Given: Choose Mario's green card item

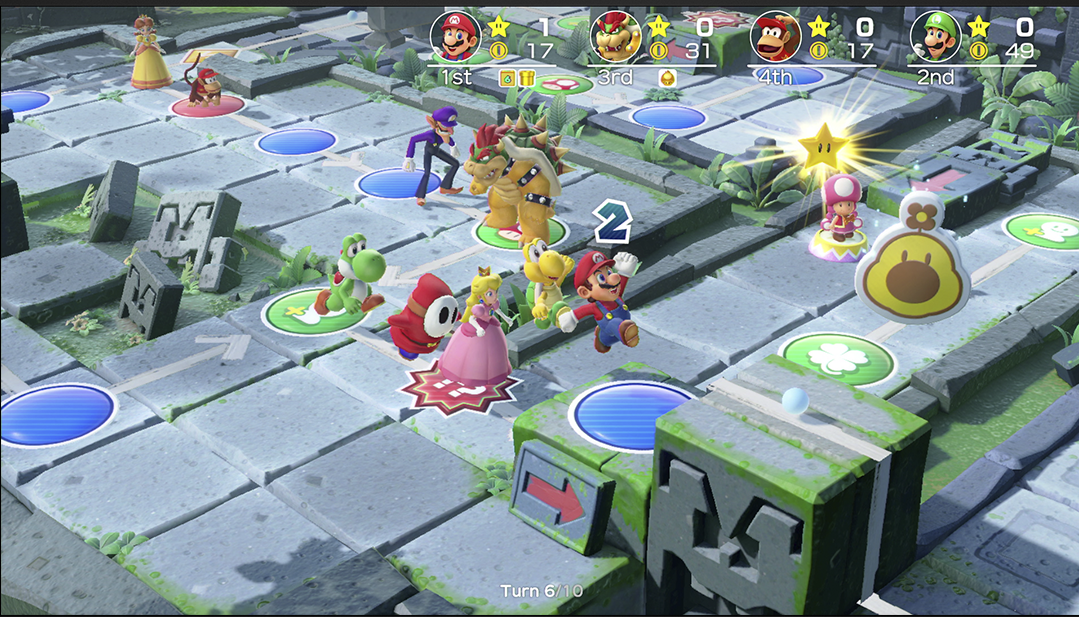Looking at the screenshot, I should 508,77.
